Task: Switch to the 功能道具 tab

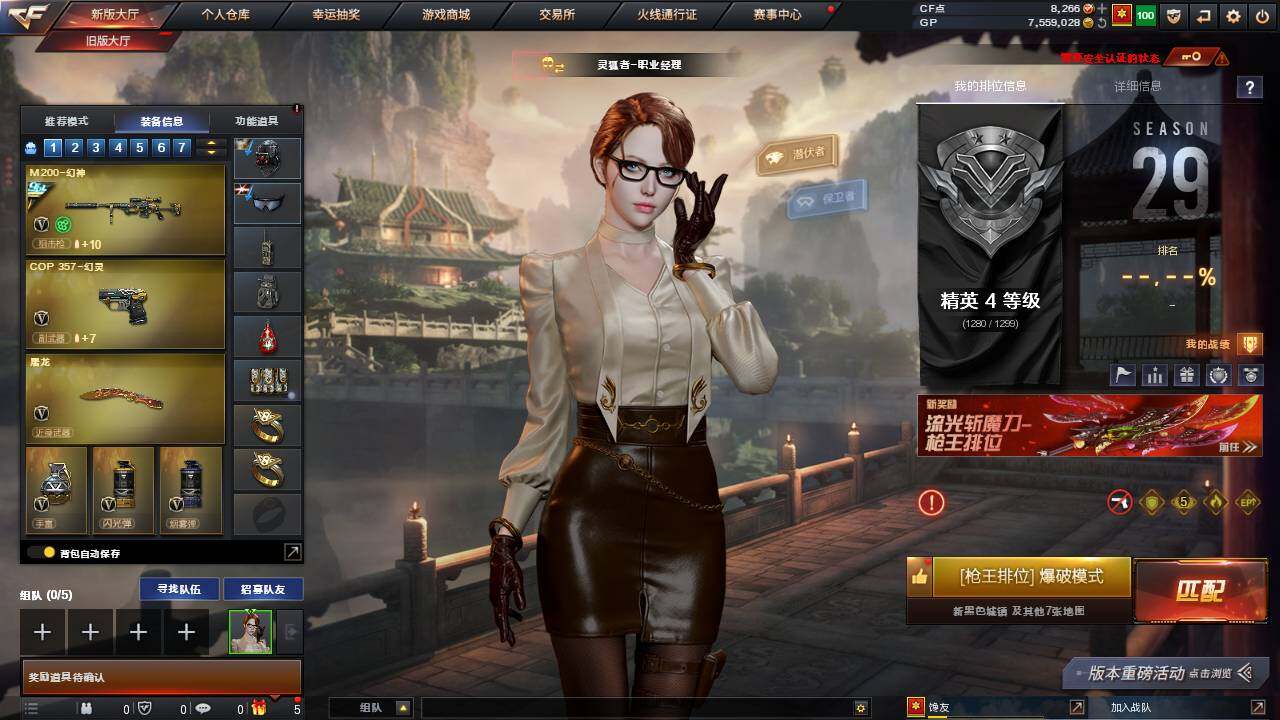Action: (x=256, y=121)
